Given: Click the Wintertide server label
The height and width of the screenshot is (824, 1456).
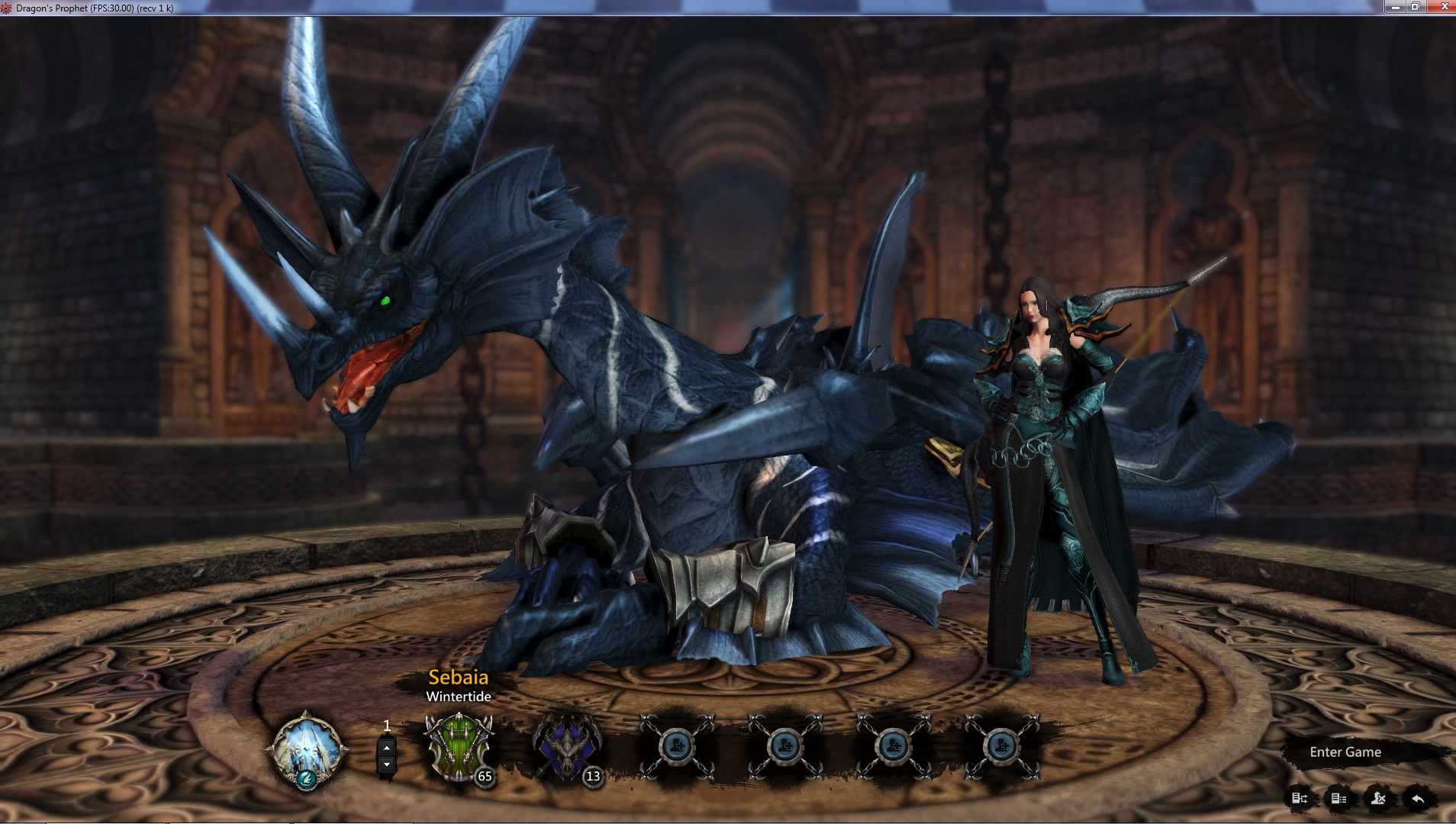Looking at the screenshot, I should [458, 697].
